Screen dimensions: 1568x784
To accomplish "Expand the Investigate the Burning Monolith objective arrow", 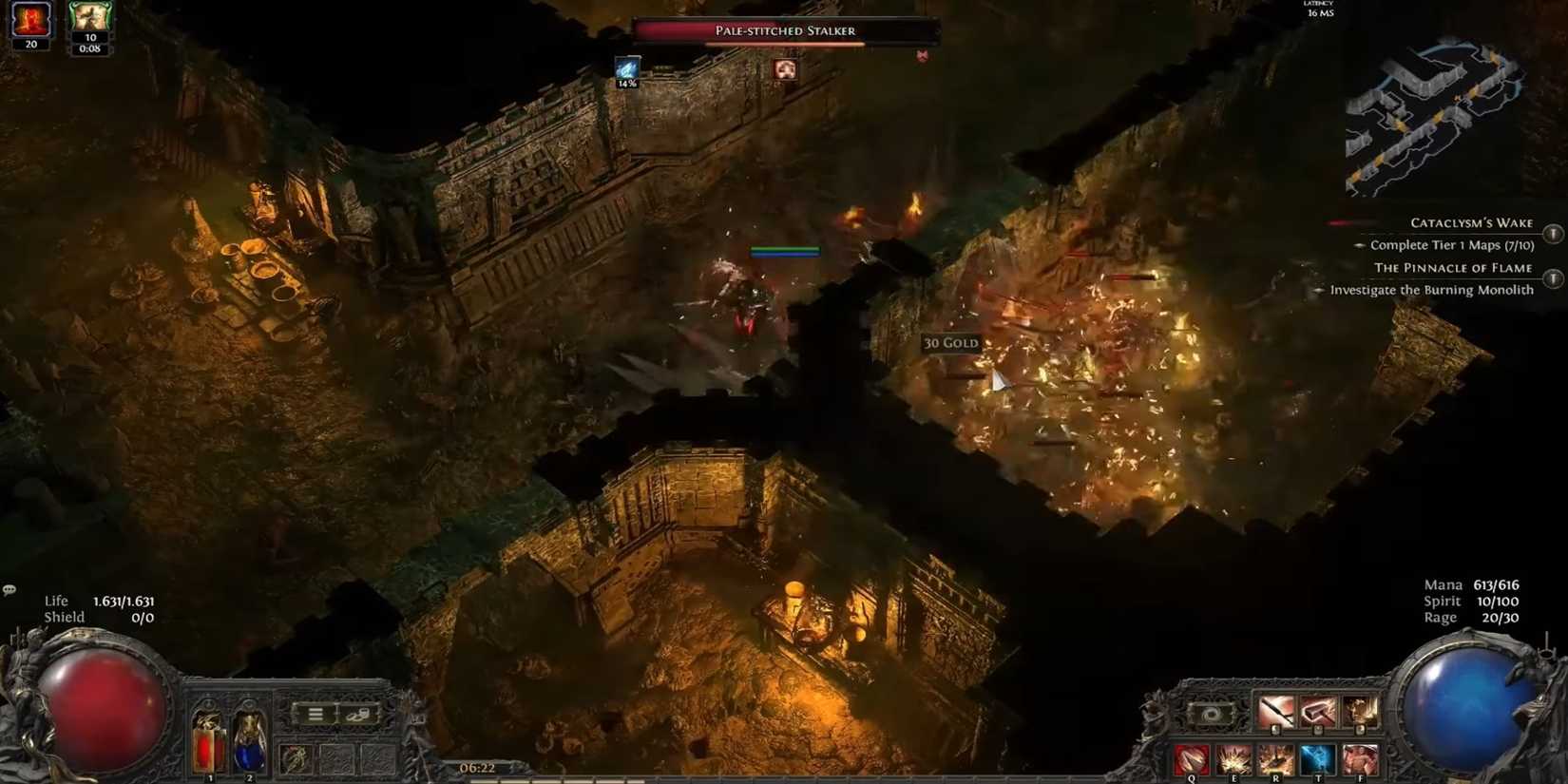I will [x=1319, y=290].
